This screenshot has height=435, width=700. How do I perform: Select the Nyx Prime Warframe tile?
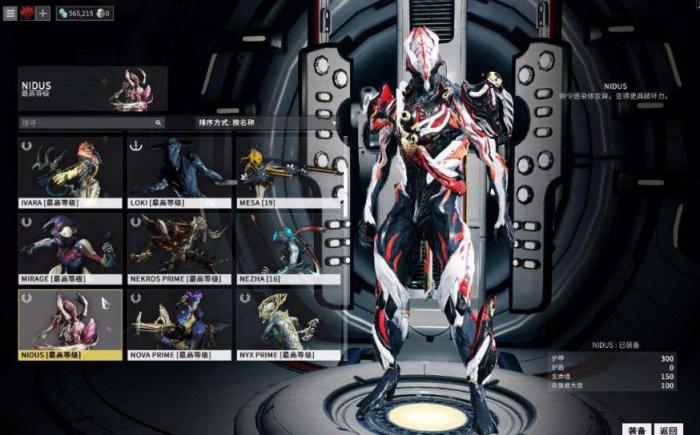pyautogui.click(x=286, y=324)
